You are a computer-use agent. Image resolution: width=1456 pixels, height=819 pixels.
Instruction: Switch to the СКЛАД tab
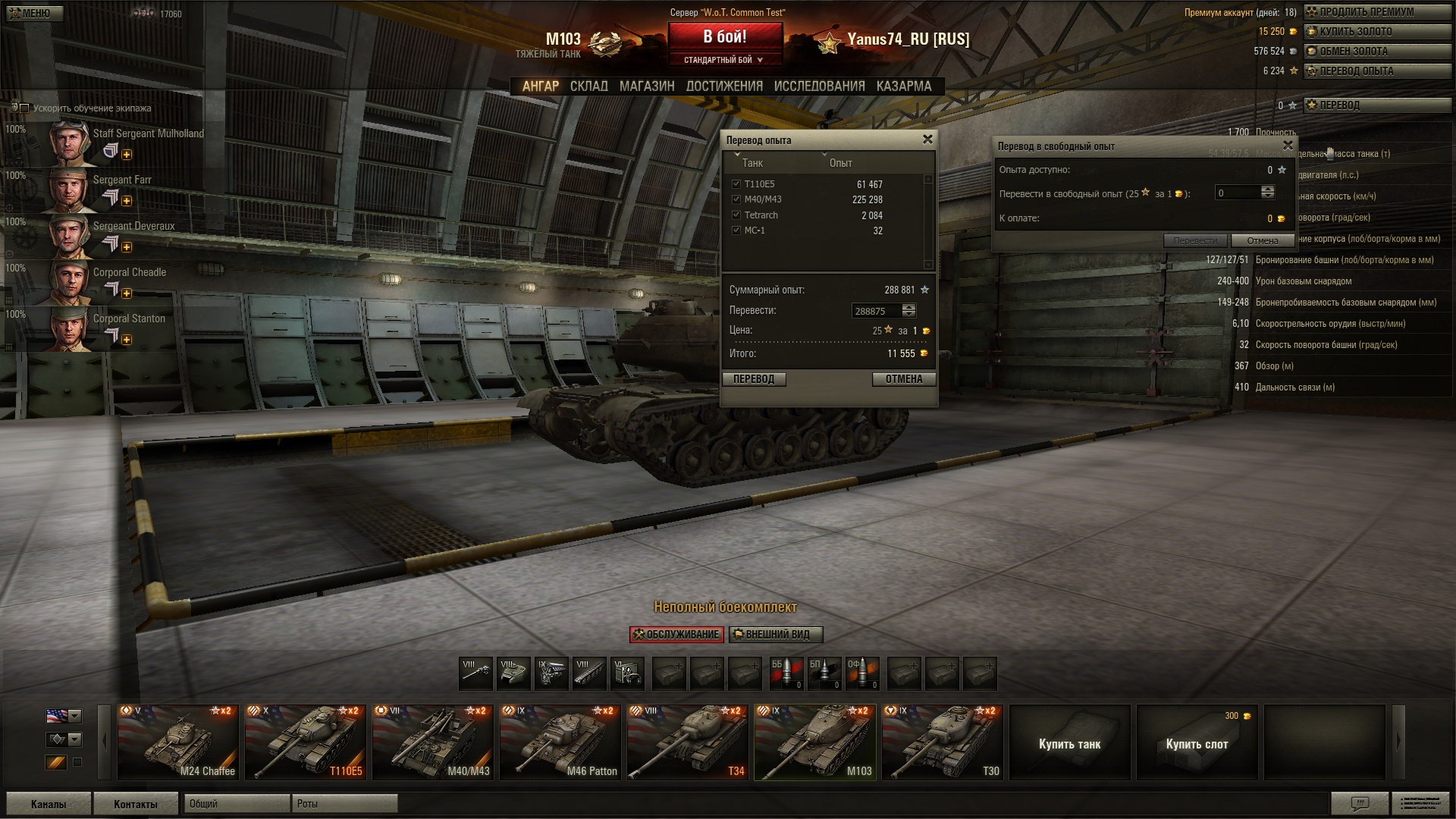tap(588, 86)
